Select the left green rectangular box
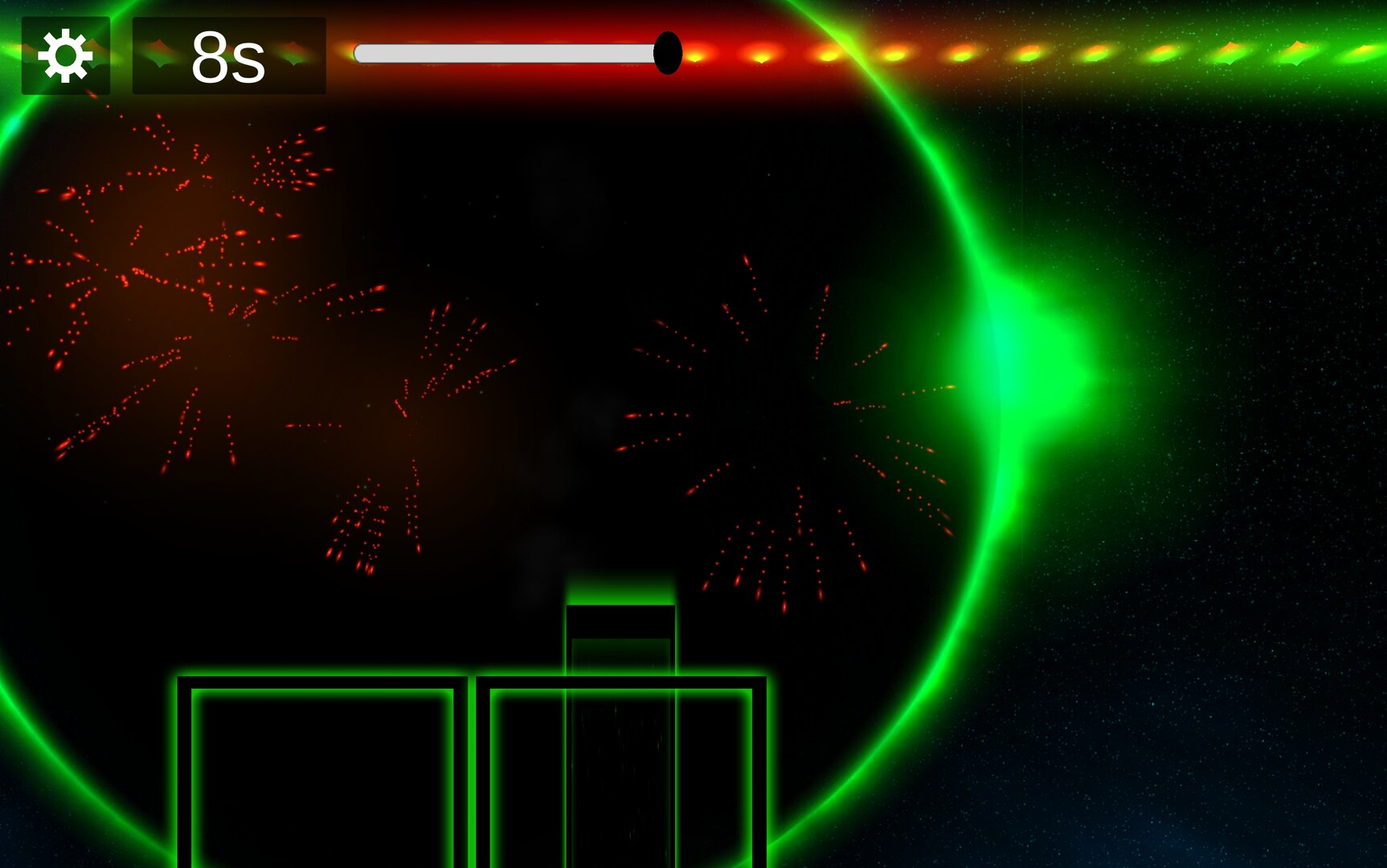Viewport: 1387px width, 868px height. 321,772
